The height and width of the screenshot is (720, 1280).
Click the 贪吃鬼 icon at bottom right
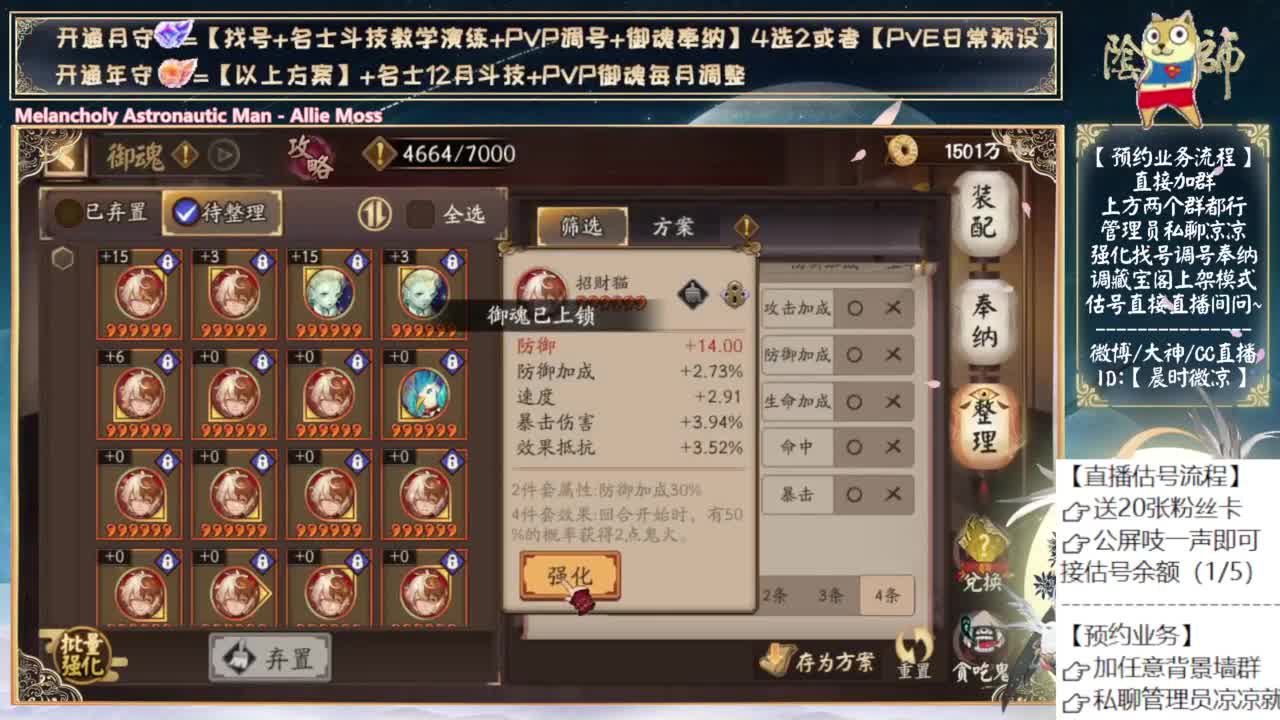(x=981, y=650)
